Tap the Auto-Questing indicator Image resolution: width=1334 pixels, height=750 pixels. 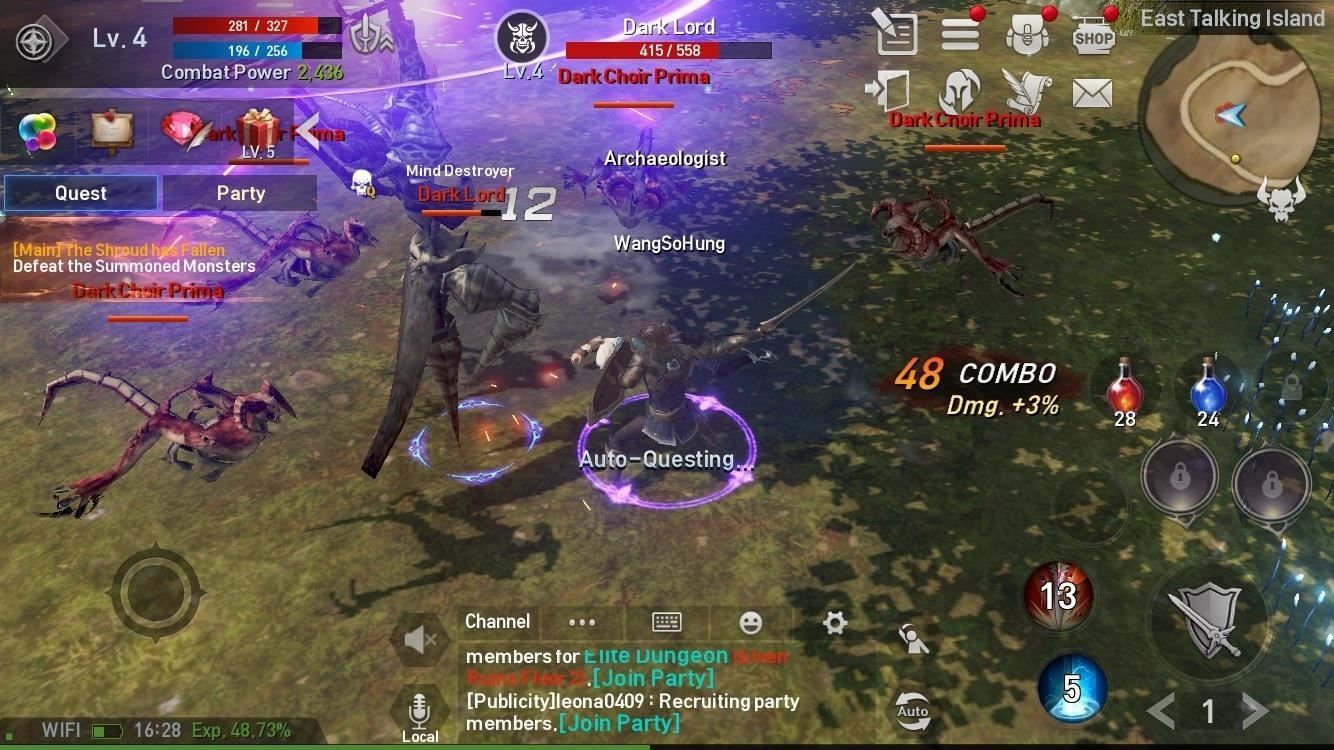[666, 459]
